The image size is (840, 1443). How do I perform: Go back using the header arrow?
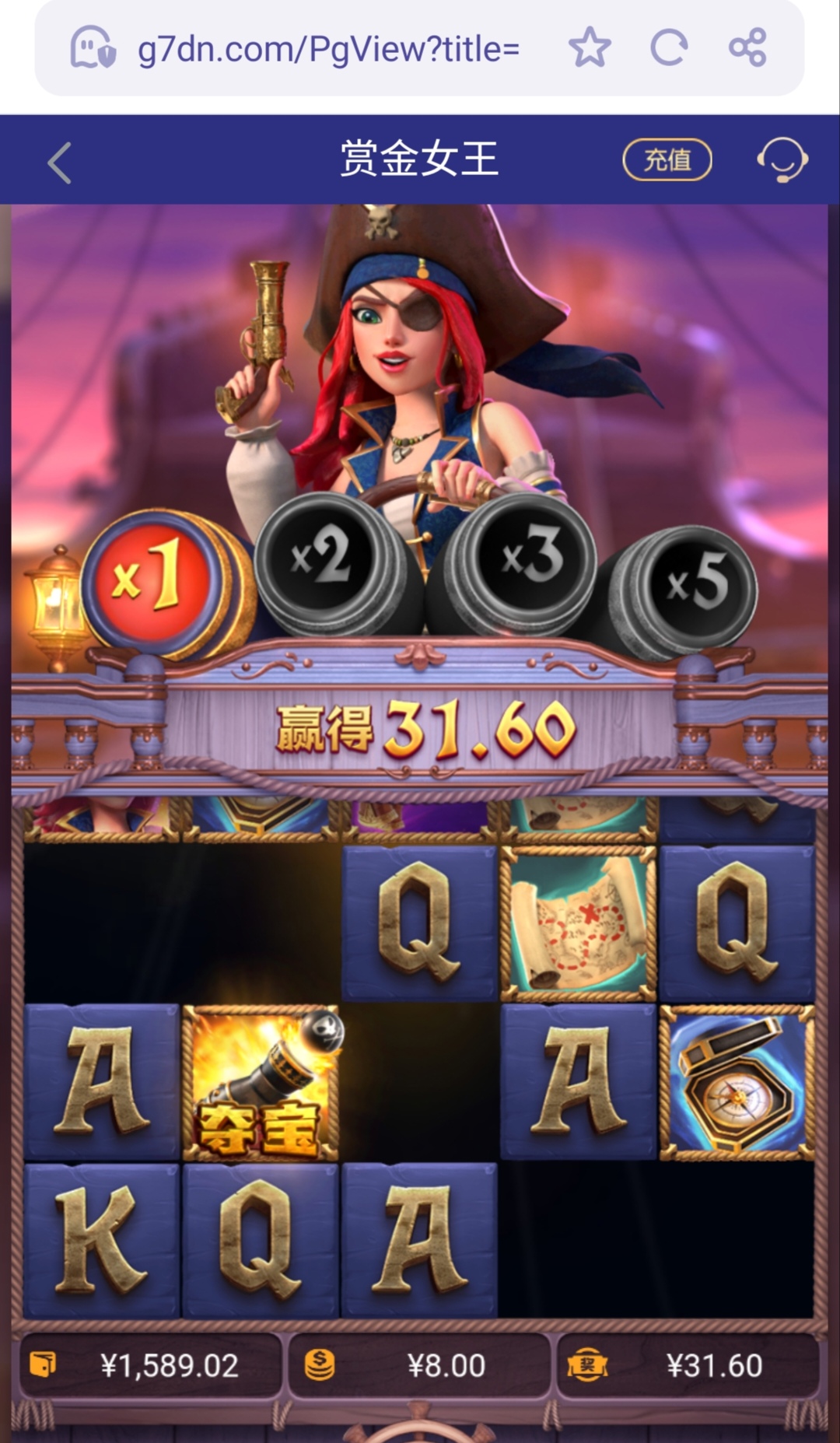pos(60,162)
